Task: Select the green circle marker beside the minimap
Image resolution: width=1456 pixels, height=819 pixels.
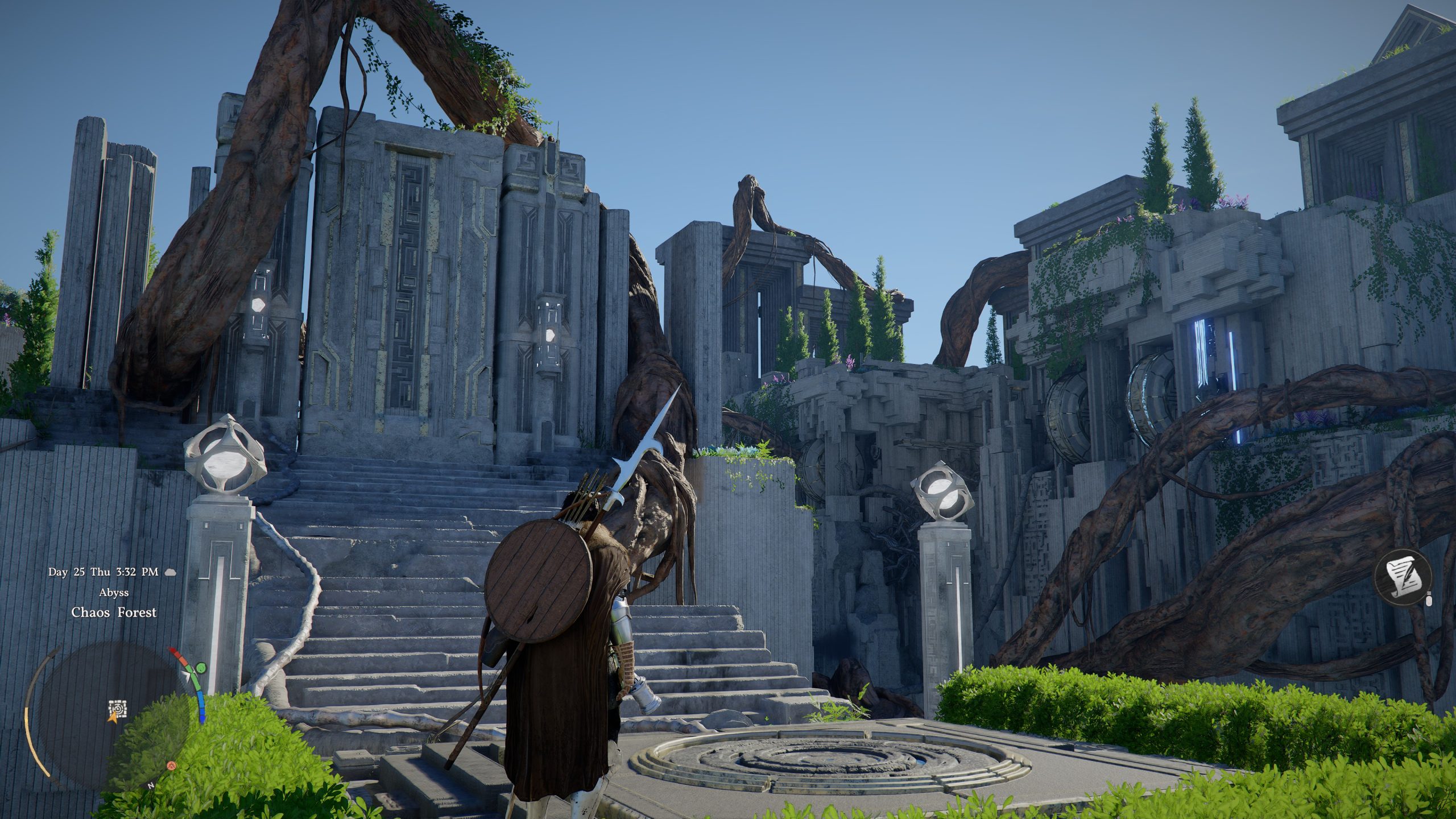Action: (x=201, y=668)
